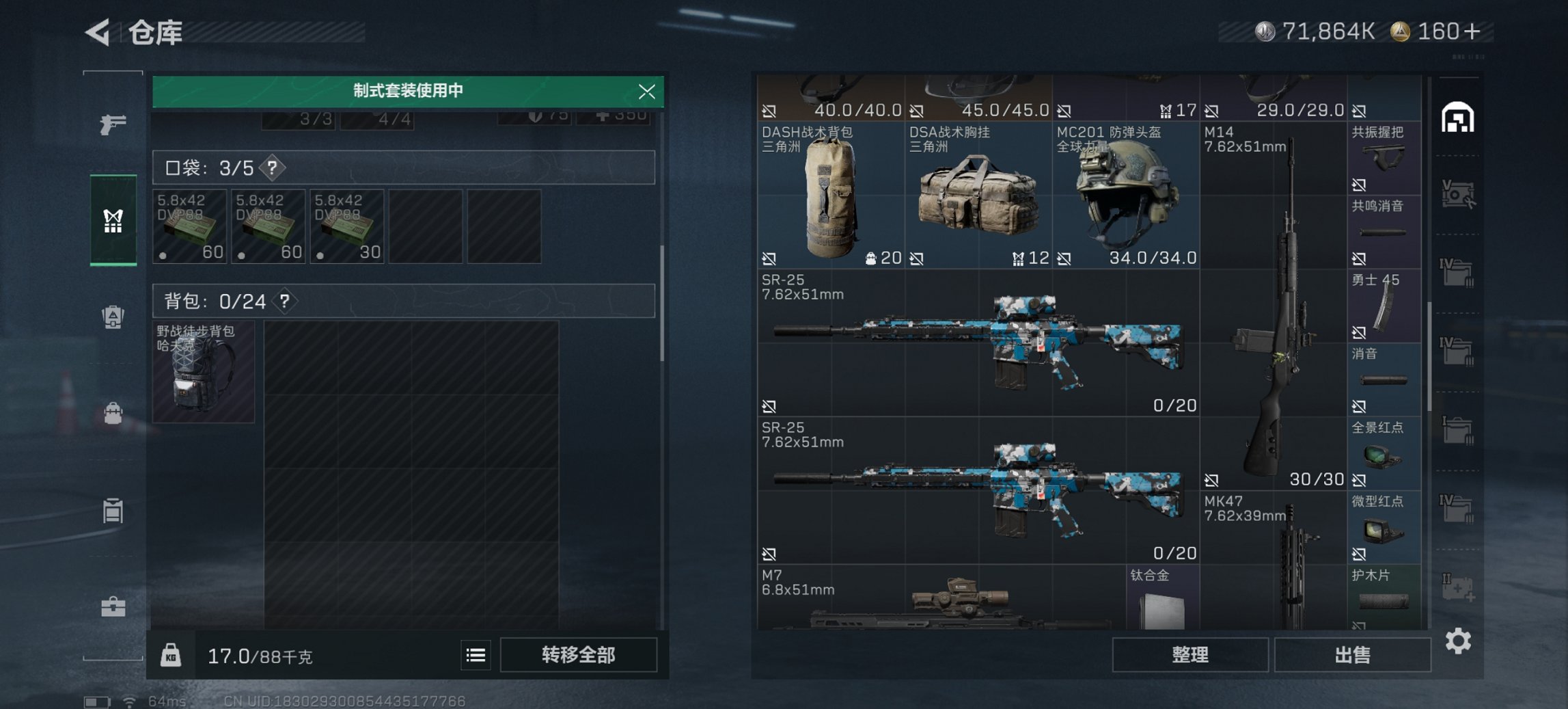Close the 制式套装使用中 panel

tap(648, 92)
